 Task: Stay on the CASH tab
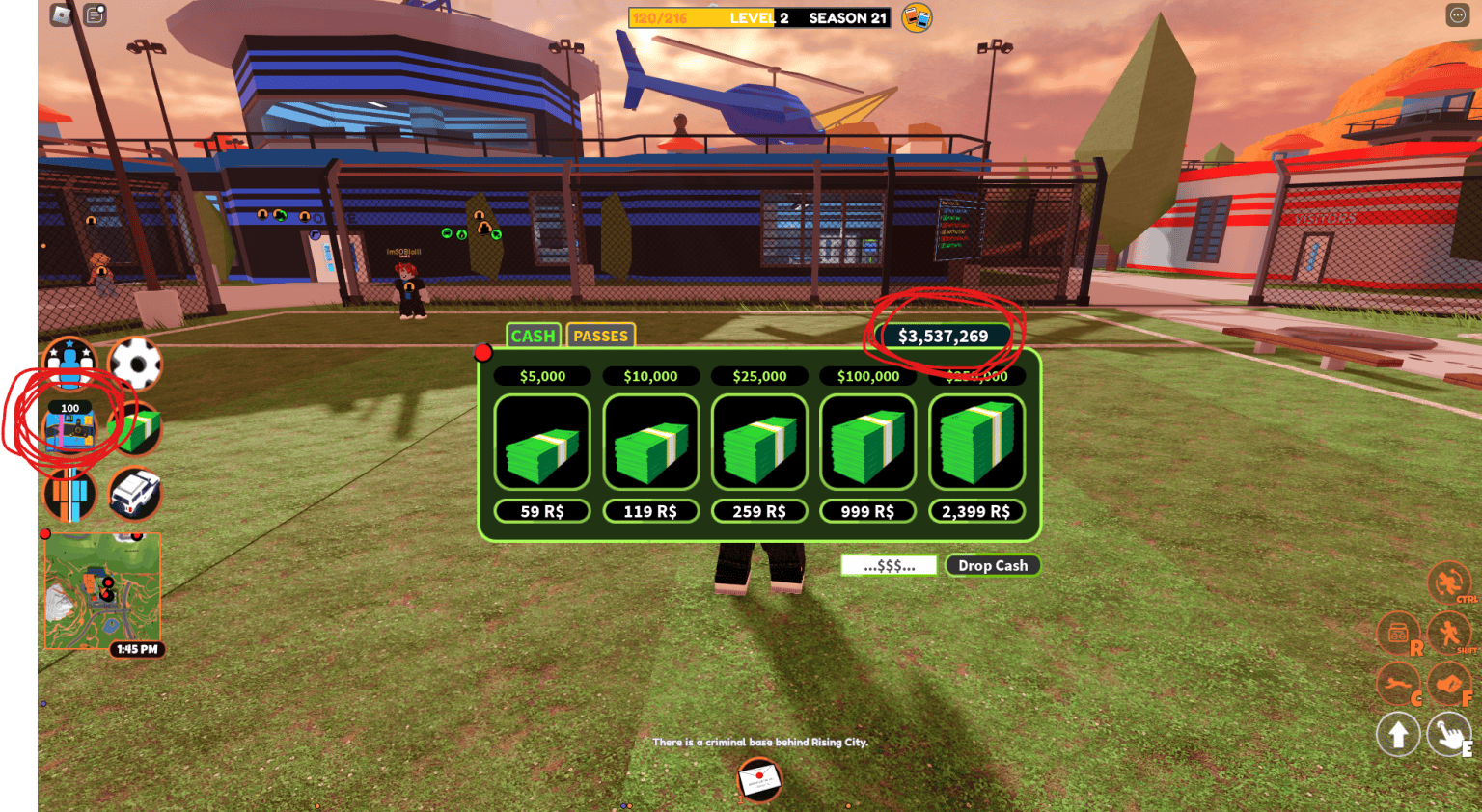click(533, 336)
